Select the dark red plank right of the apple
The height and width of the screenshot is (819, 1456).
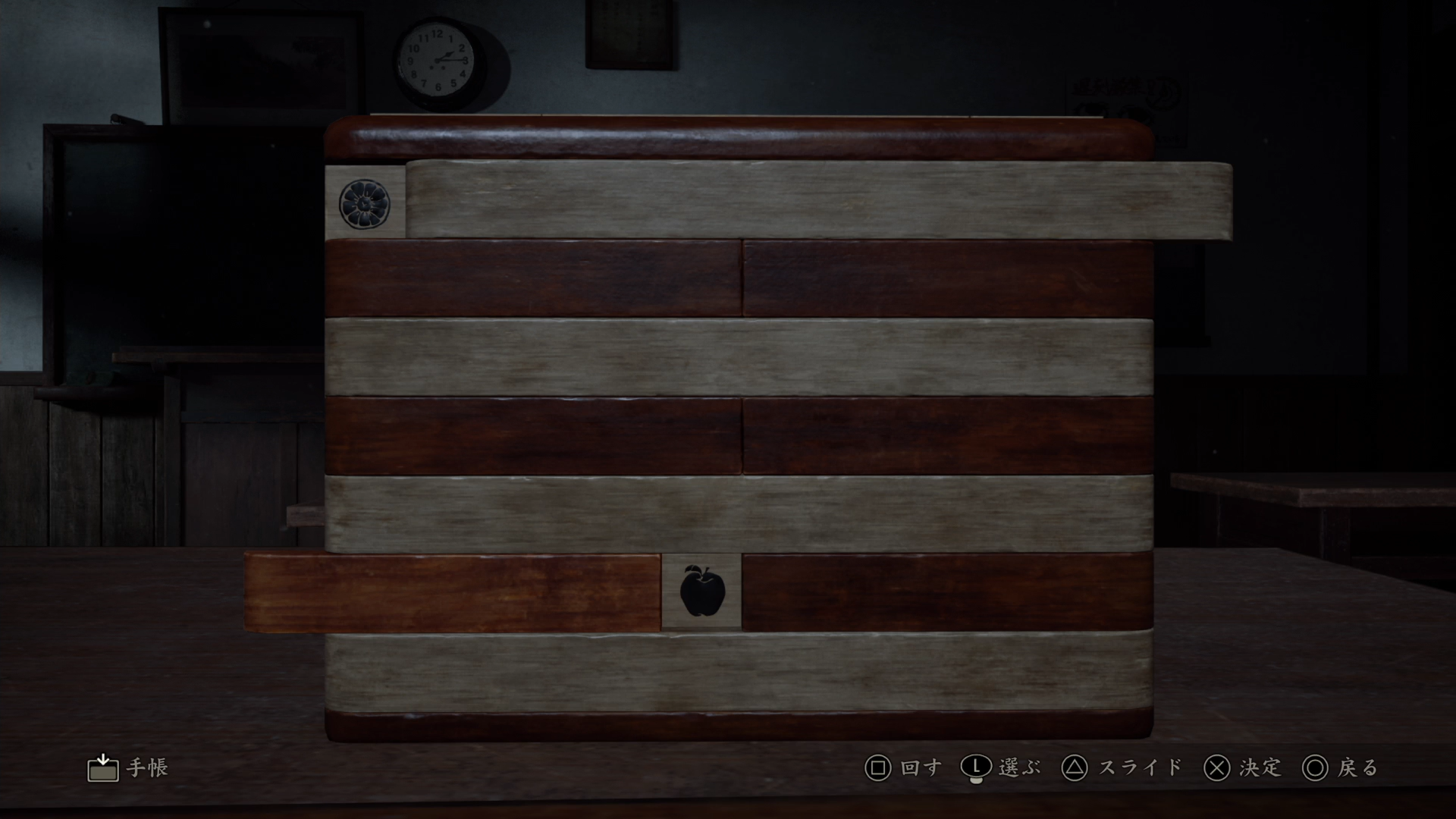coord(946,592)
